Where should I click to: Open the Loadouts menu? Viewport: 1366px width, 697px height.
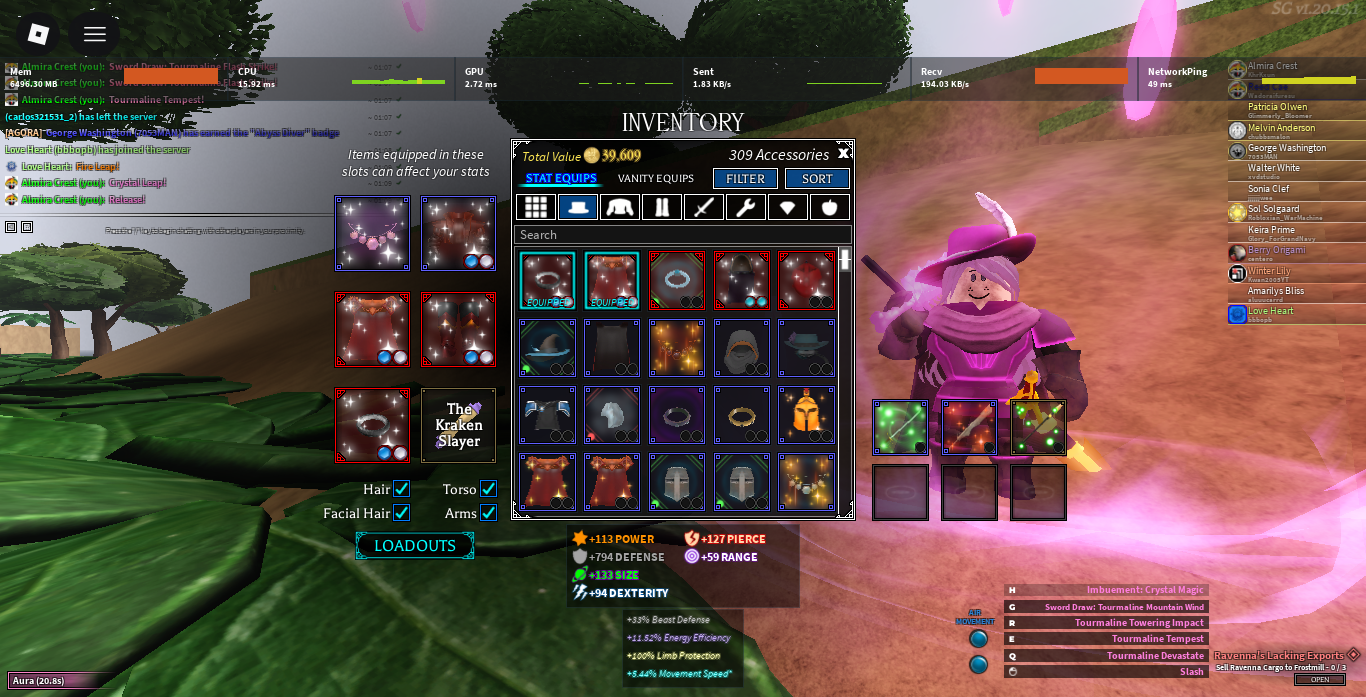414,546
